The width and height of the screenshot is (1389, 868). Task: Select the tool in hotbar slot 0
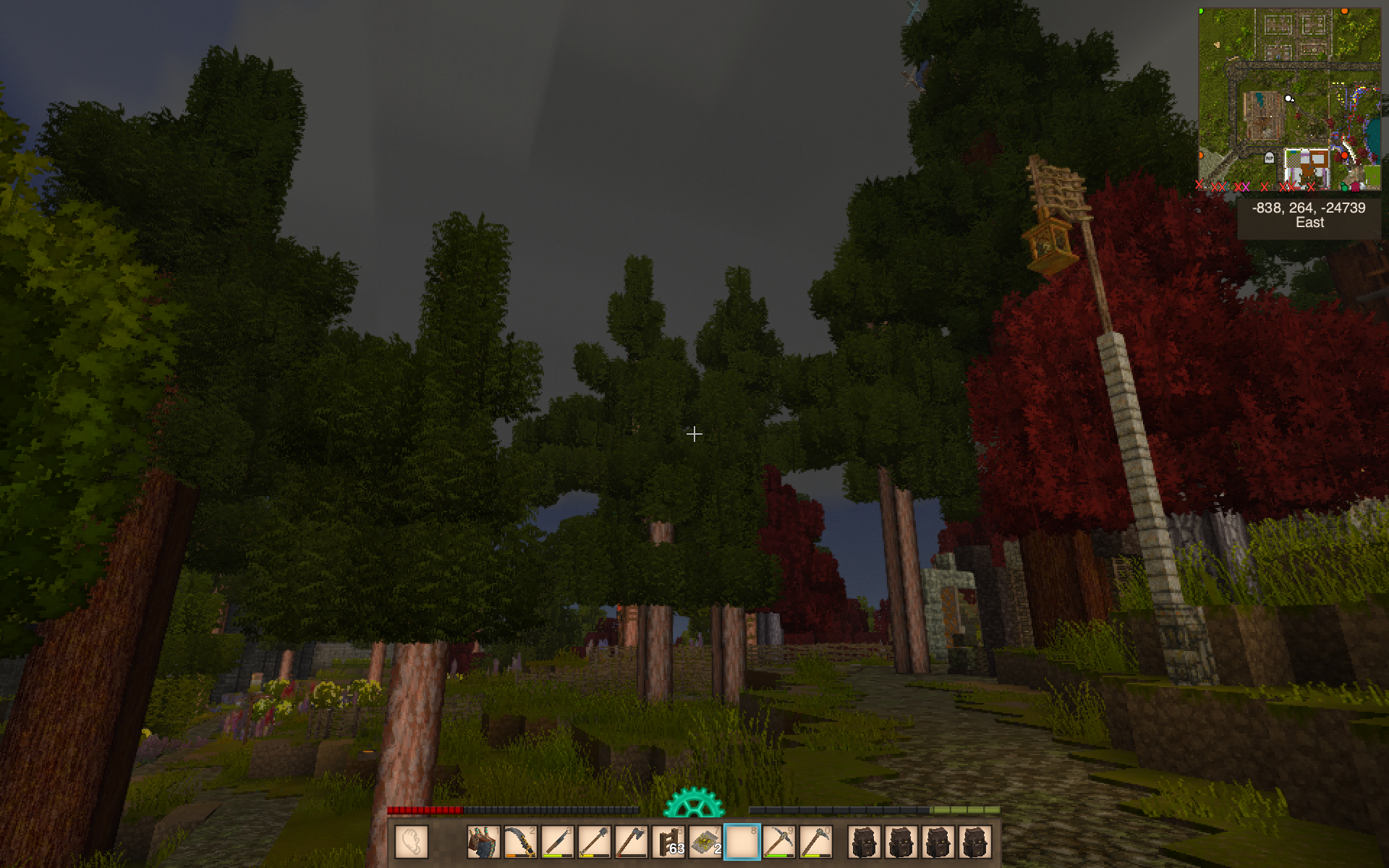click(816, 842)
